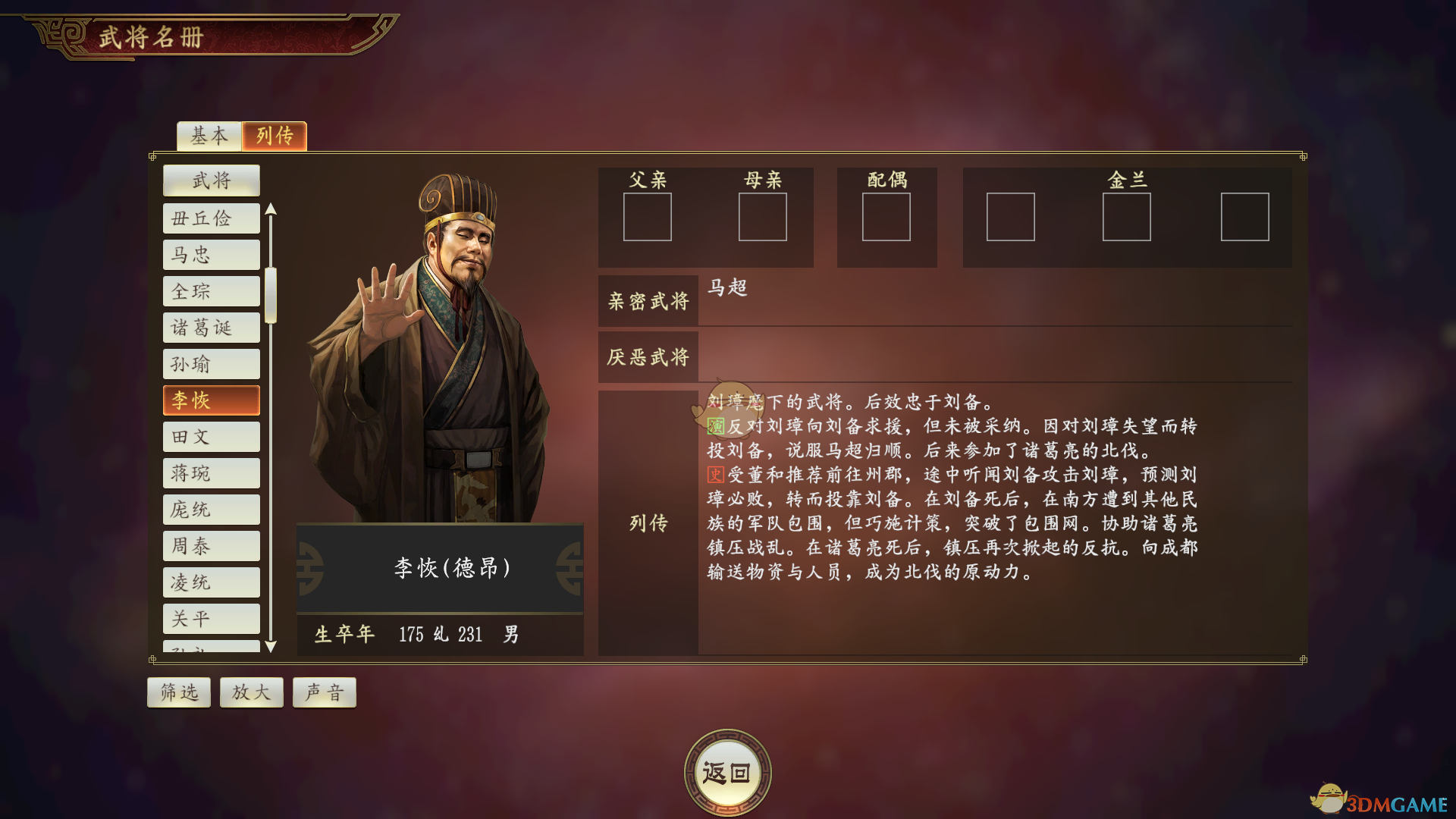1456x819 pixels.
Task: Click the 武将 category header
Action: (x=211, y=180)
